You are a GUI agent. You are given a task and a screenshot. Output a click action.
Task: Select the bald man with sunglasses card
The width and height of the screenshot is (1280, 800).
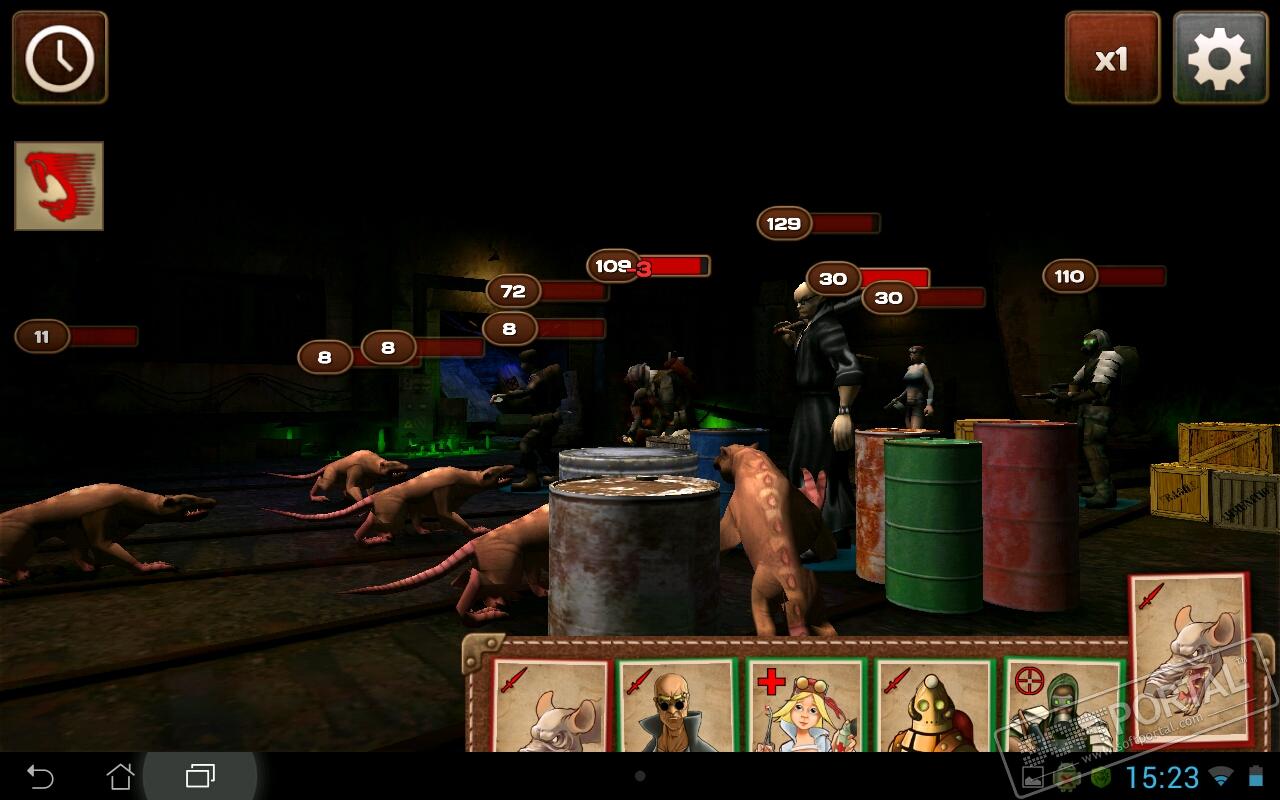[676, 705]
